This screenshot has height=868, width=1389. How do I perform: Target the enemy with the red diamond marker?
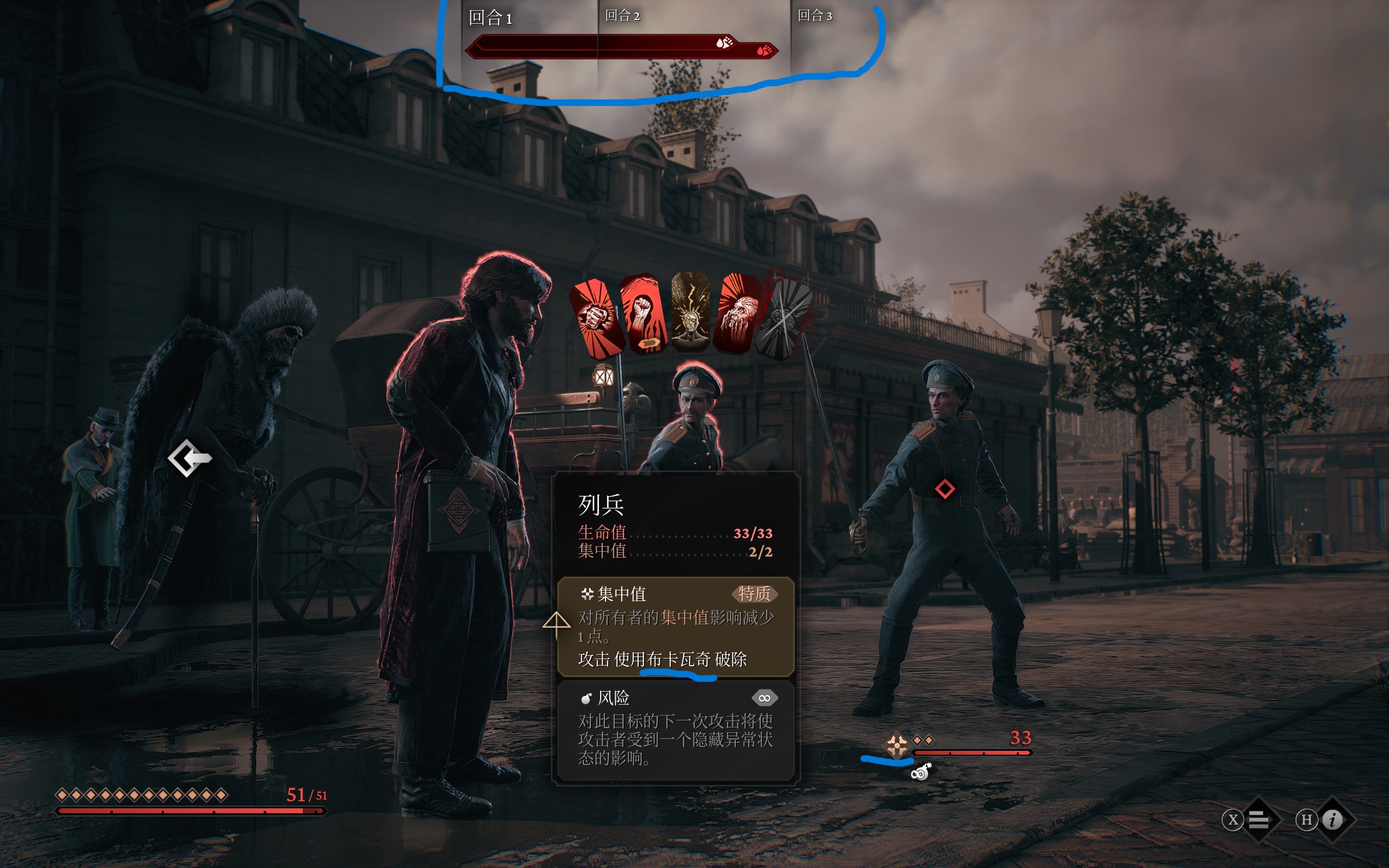pyautogui.click(x=945, y=489)
